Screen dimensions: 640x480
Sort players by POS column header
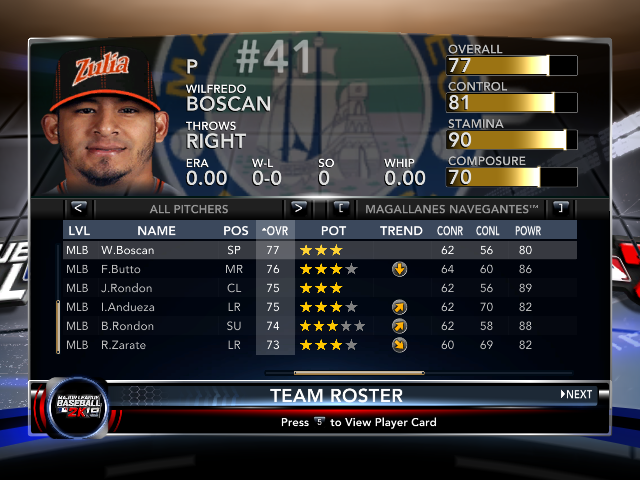pos(236,231)
